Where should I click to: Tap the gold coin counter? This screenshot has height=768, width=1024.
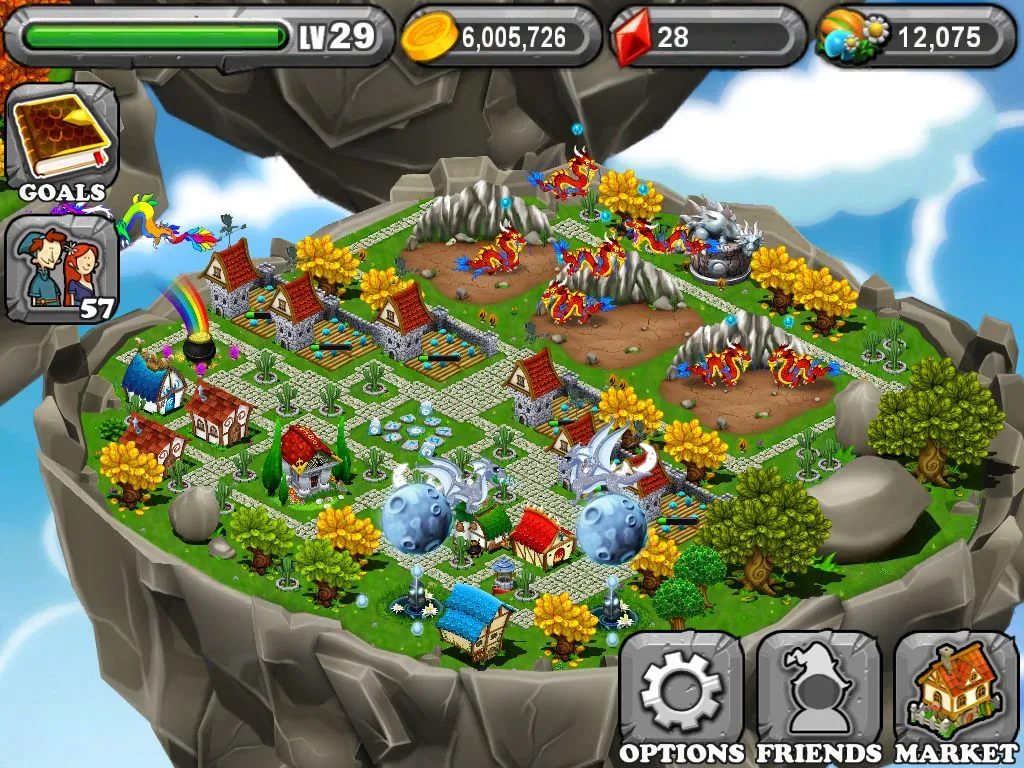pyautogui.click(x=500, y=37)
